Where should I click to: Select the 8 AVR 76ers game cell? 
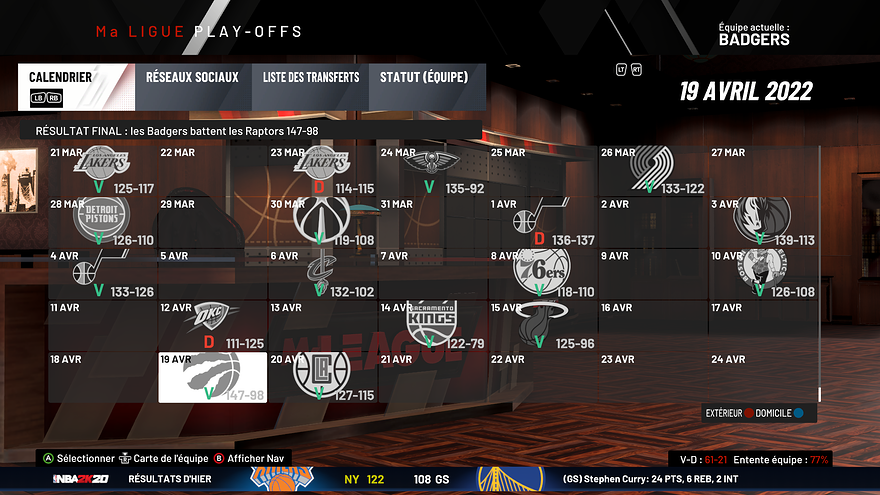point(543,274)
